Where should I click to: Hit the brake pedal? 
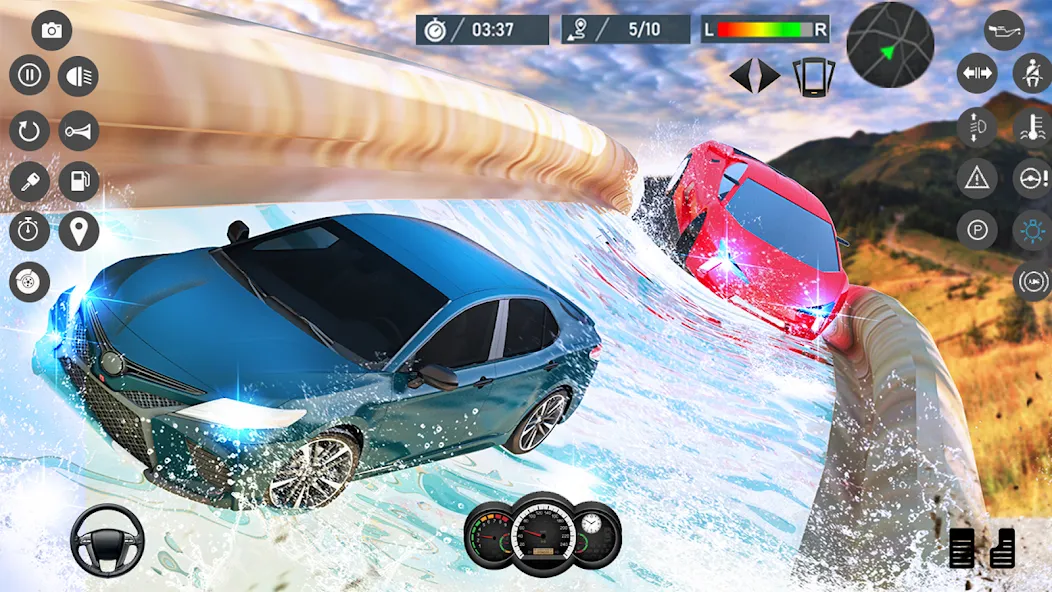pyautogui.click(x=962, y=549)
